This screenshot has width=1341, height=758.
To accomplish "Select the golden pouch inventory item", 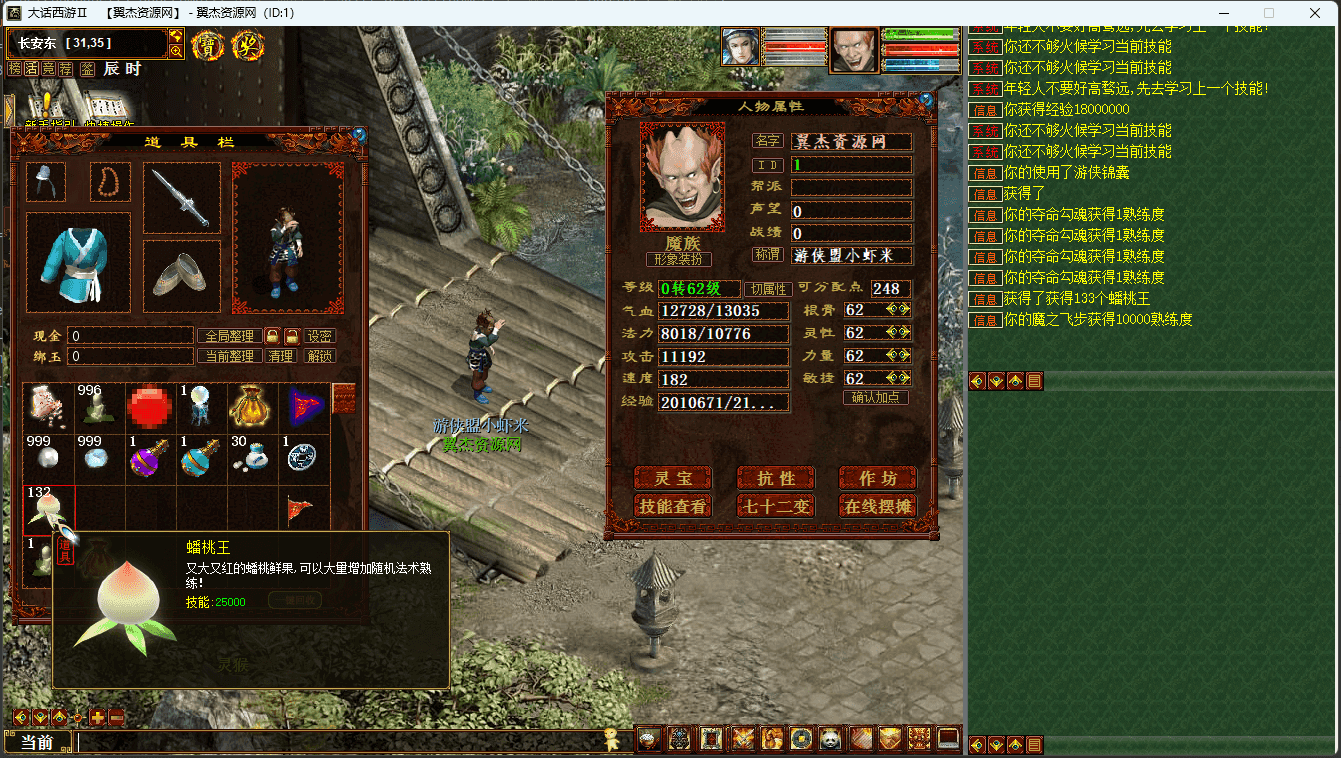I will 253,408.
